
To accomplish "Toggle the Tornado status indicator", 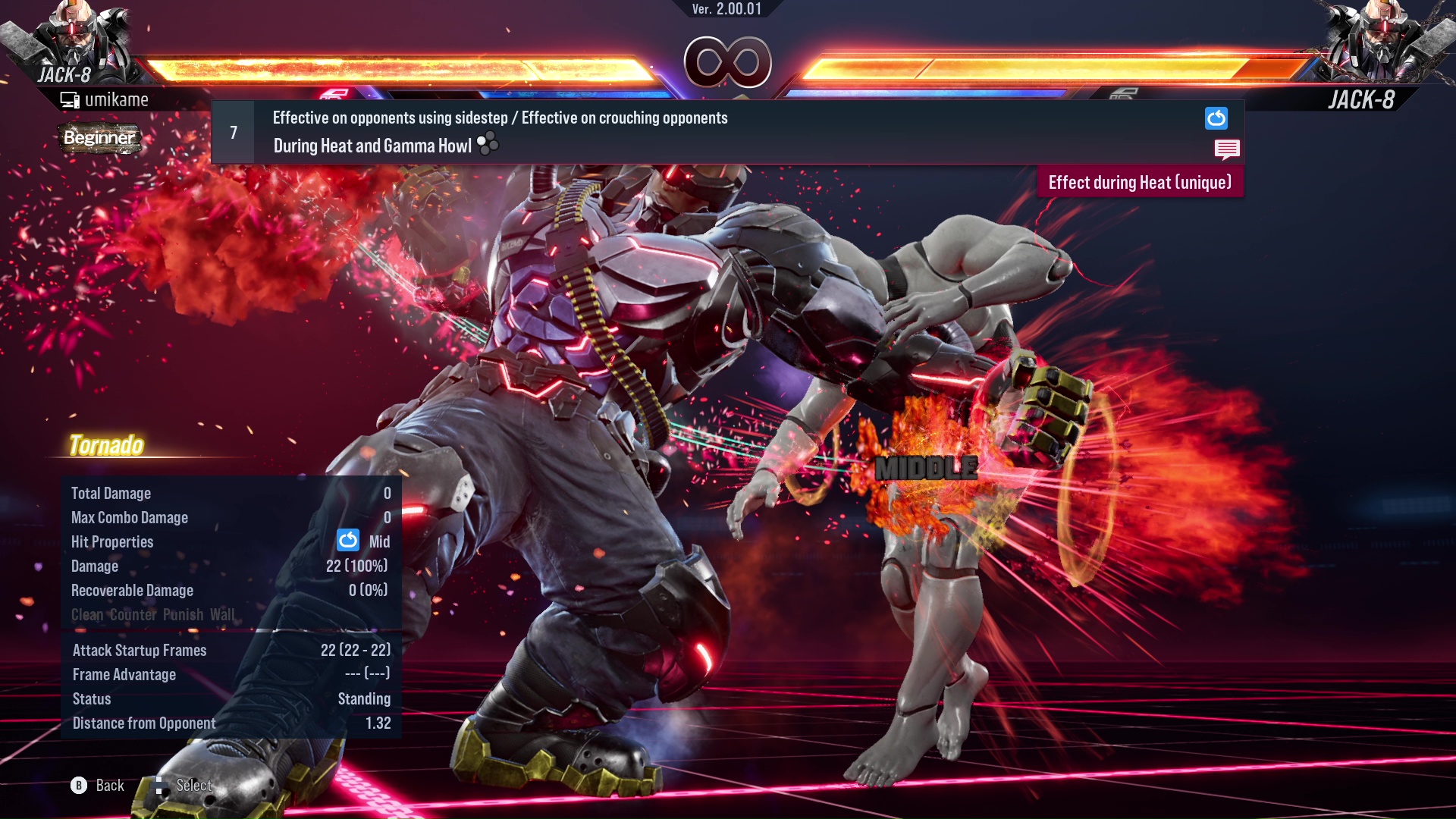I will tap(106, 446).
